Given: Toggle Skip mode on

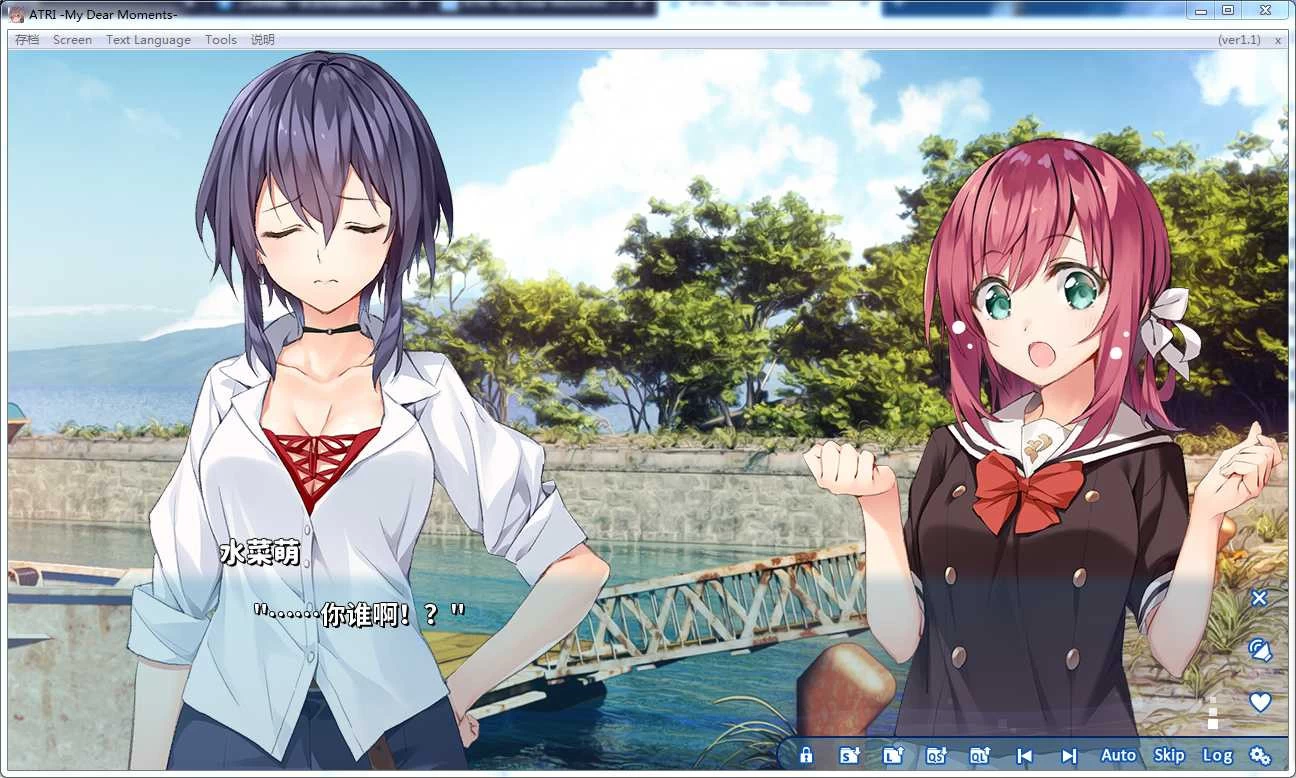Looking at the screenshot, I should [1169, 756].
